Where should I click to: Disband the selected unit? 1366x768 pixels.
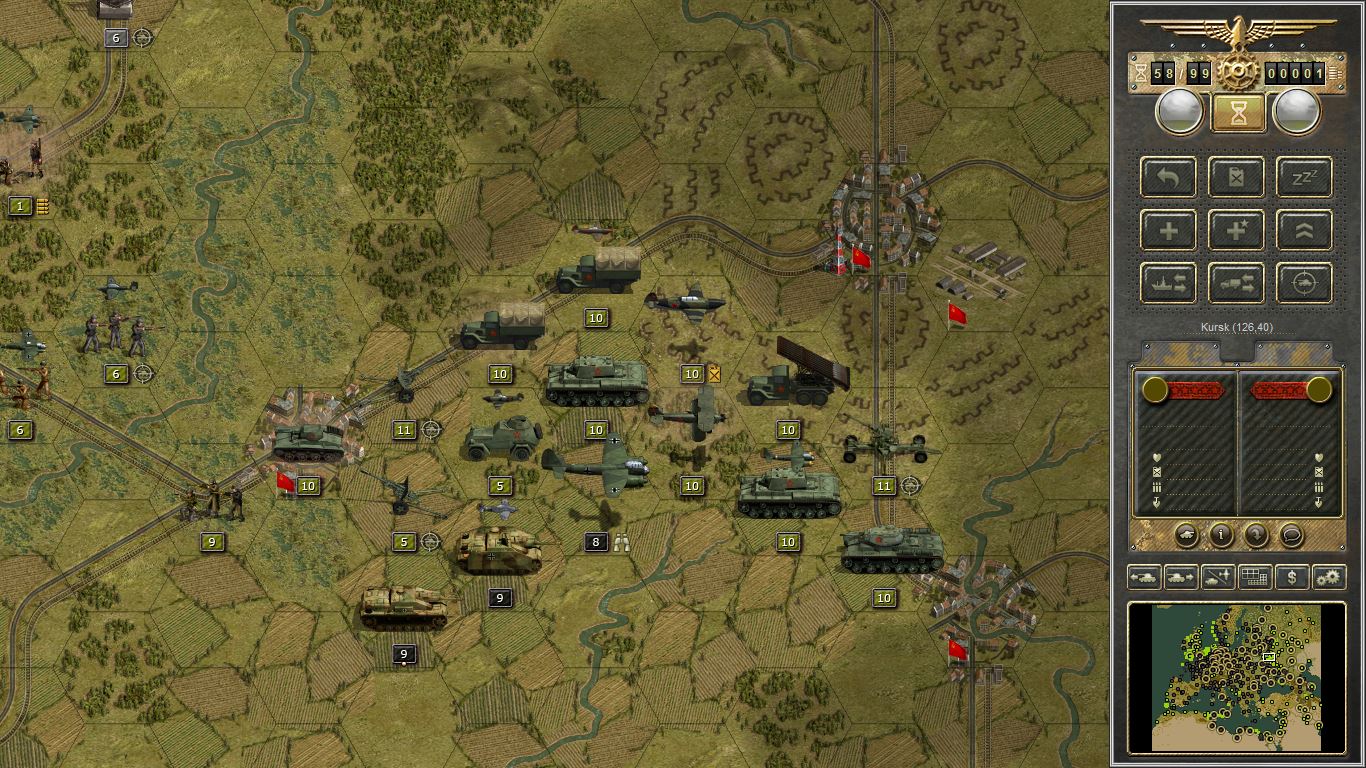tap(1235, 177)
